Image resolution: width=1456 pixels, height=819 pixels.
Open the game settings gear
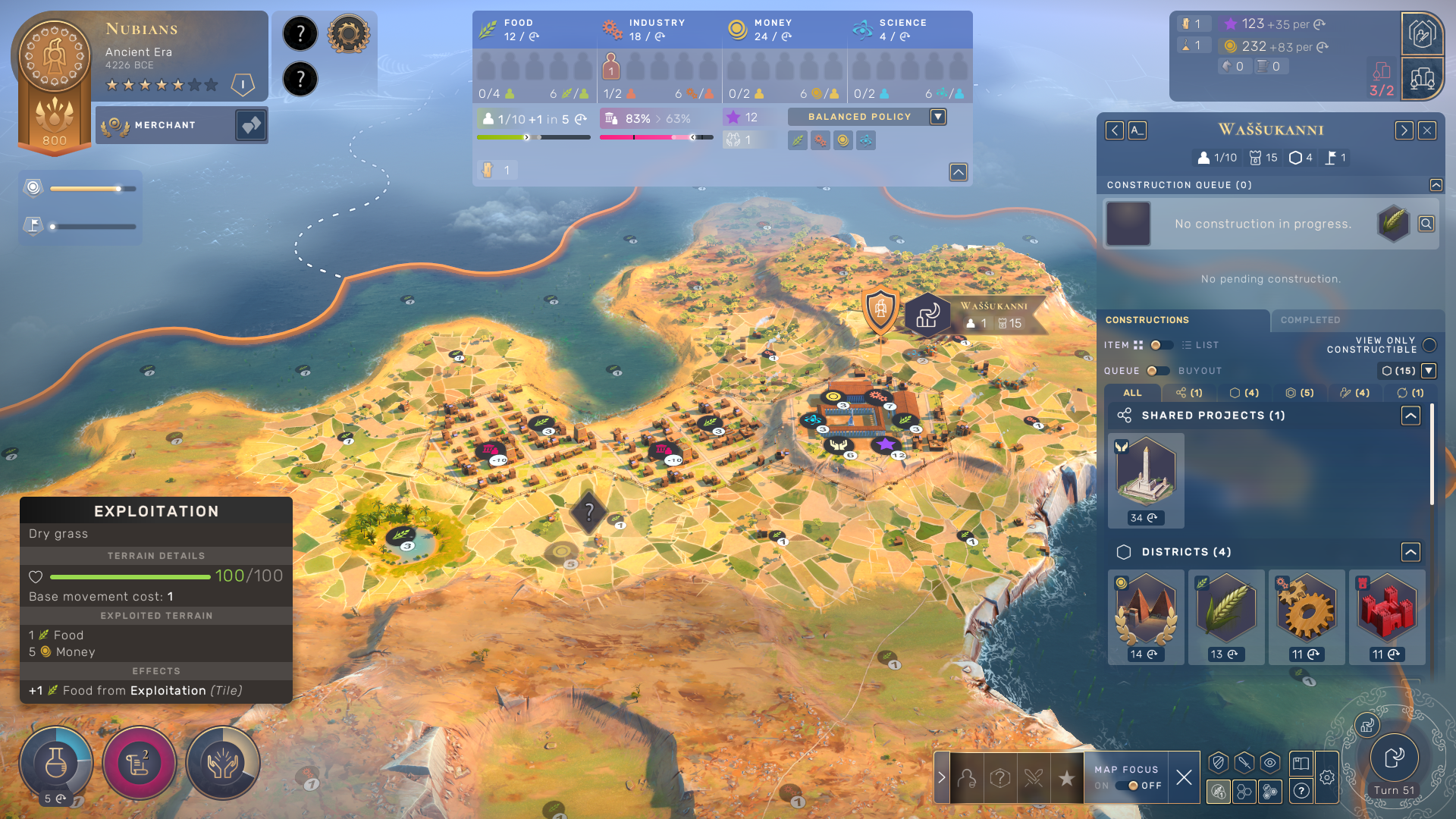click(x=1327, y=777)
